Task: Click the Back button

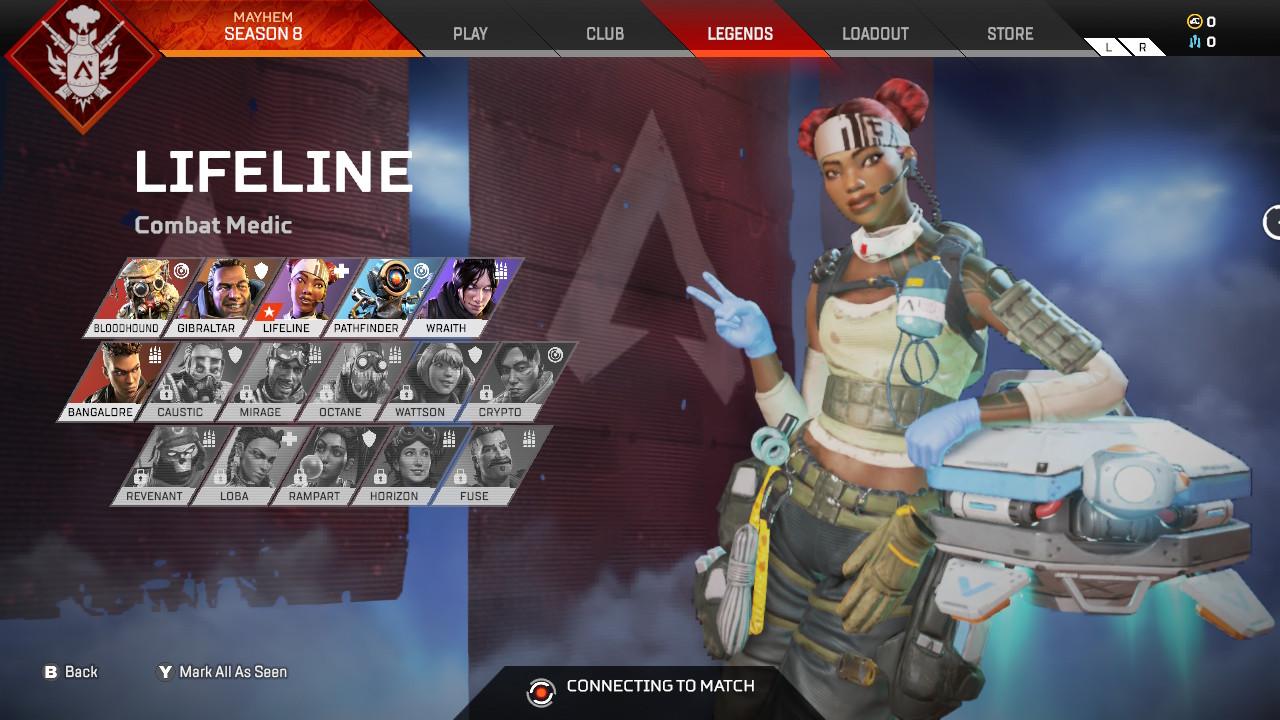Action: [72, 672]
